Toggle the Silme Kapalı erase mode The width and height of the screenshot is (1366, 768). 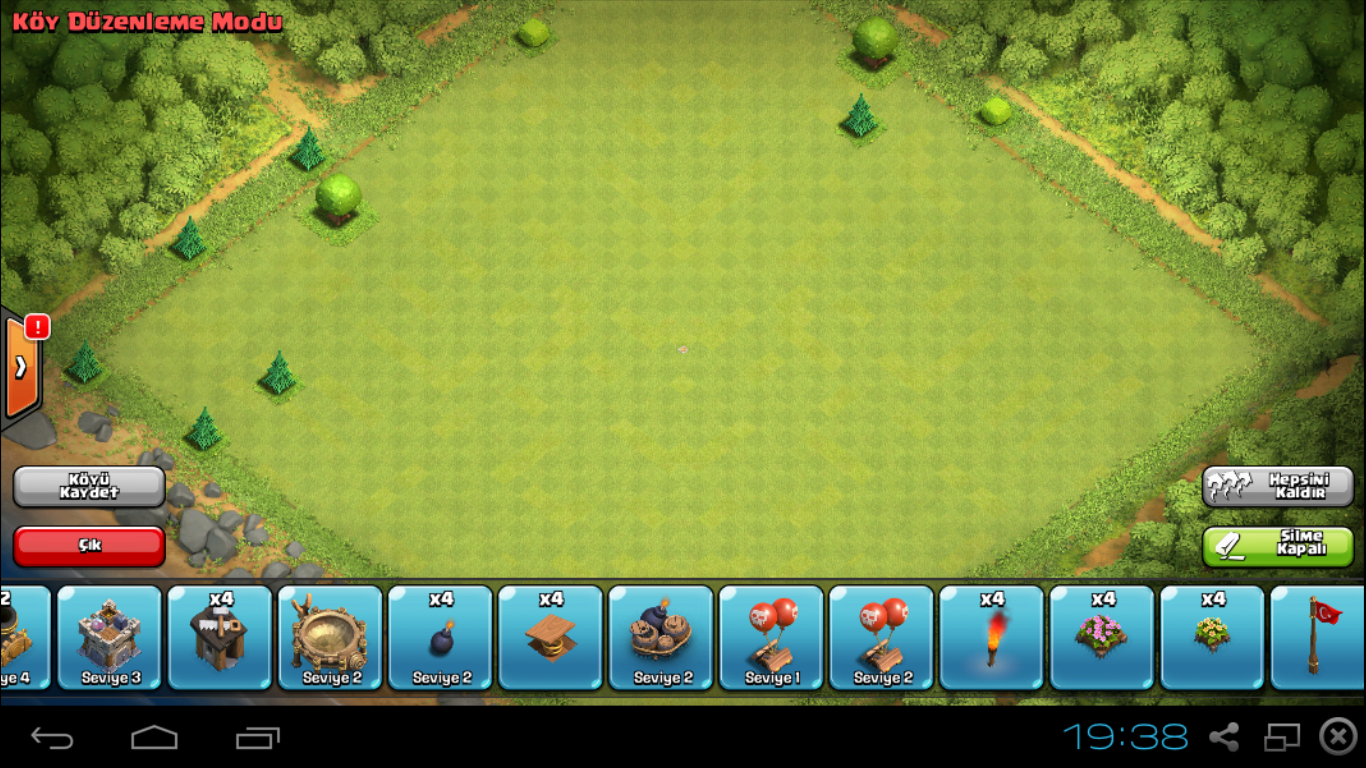(x=1277, y=546)
